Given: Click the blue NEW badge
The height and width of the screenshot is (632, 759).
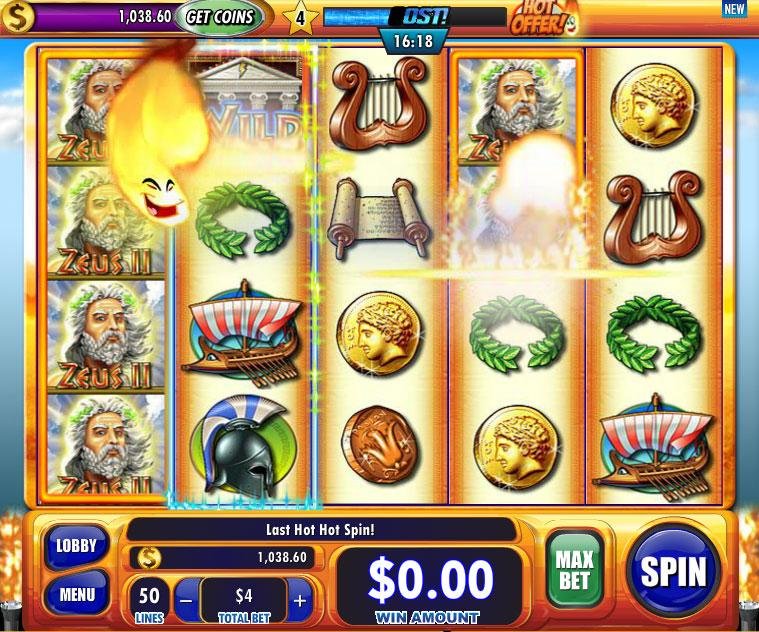Looking at the screenshot, I should pos(734,9).
